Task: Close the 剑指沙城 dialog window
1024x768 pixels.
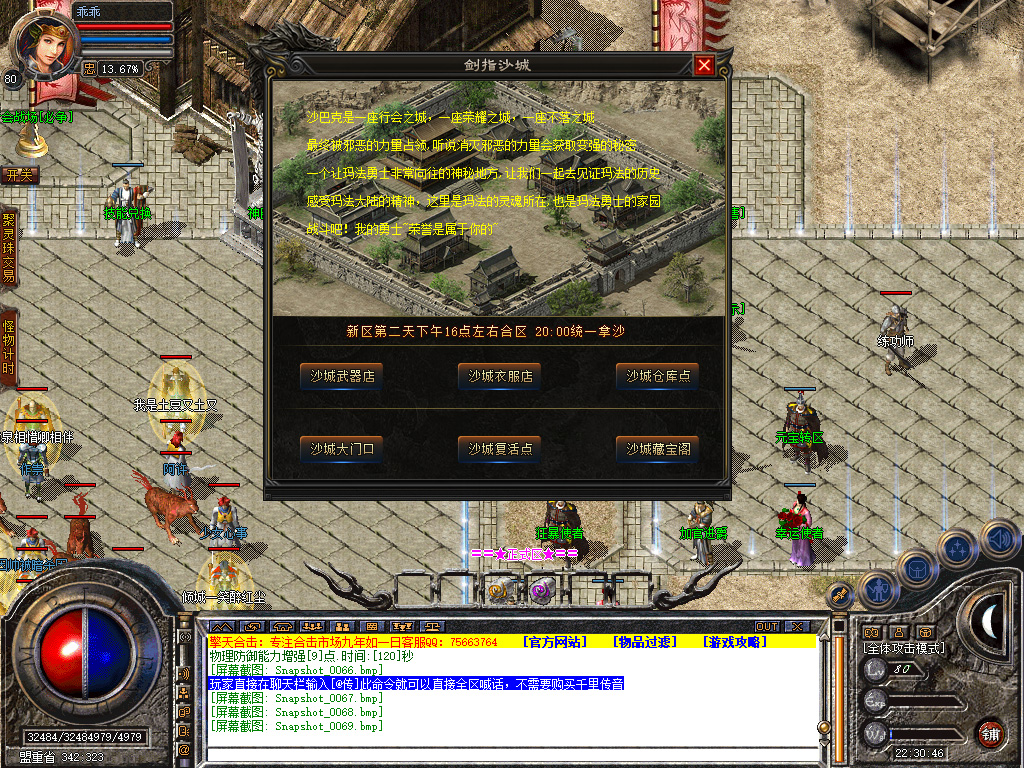Action: [x=705, y=66]
